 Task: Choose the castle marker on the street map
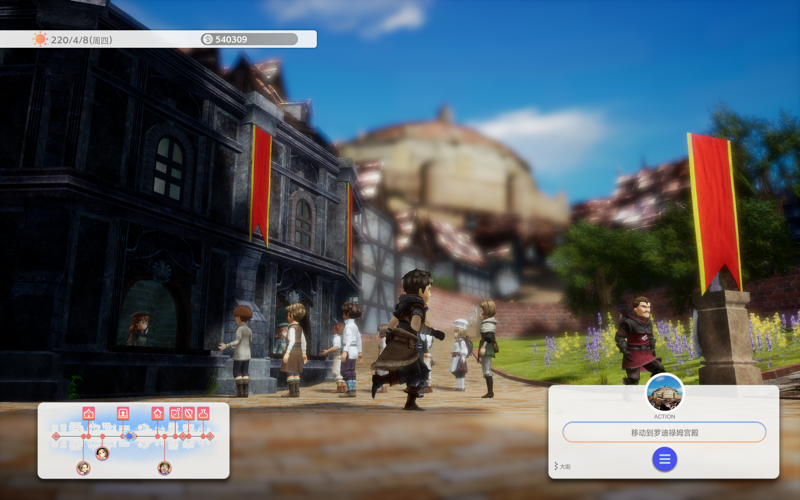pyautogui.click(x=88, y=413)
